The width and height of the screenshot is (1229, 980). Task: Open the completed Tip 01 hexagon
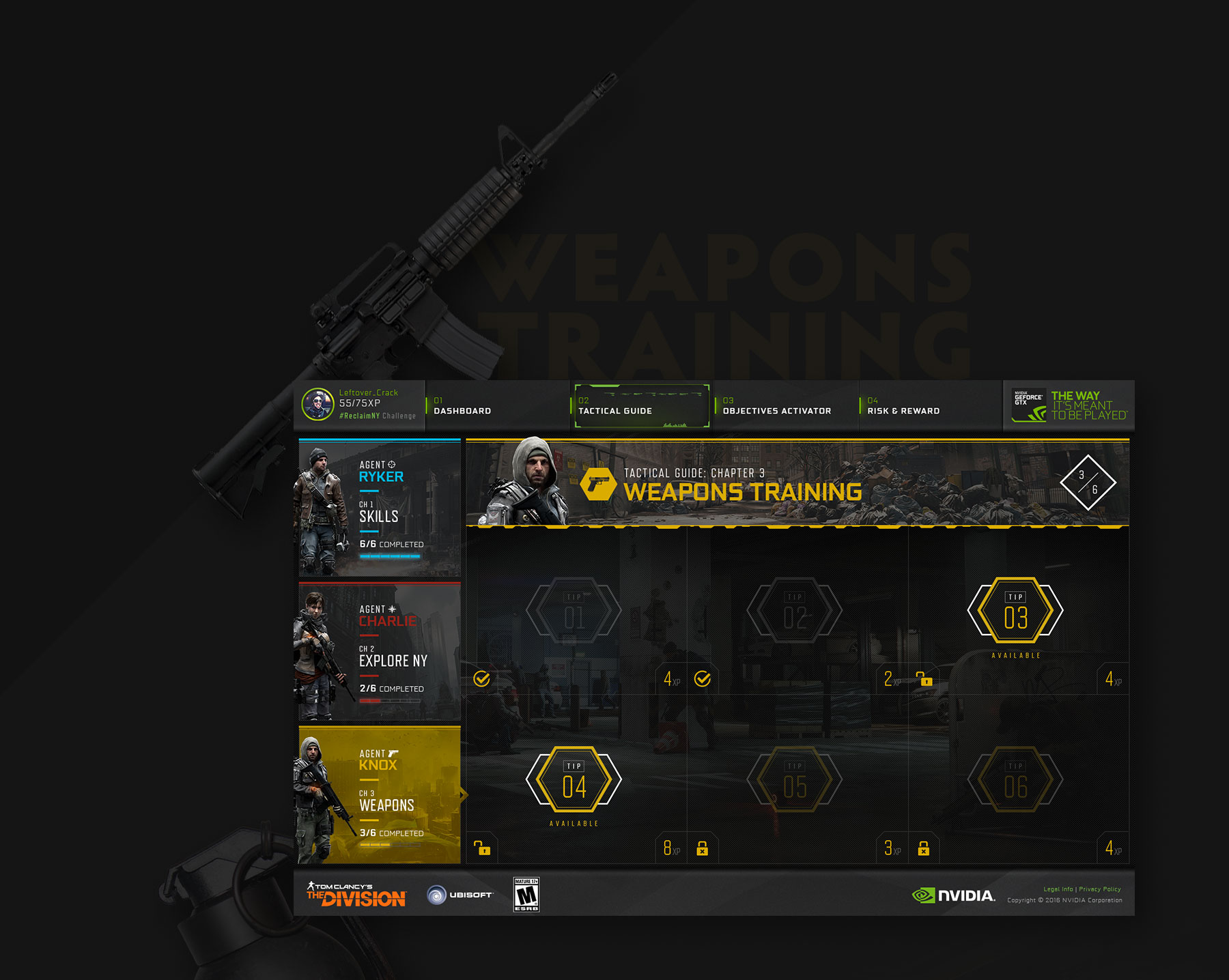coord(574,611)
